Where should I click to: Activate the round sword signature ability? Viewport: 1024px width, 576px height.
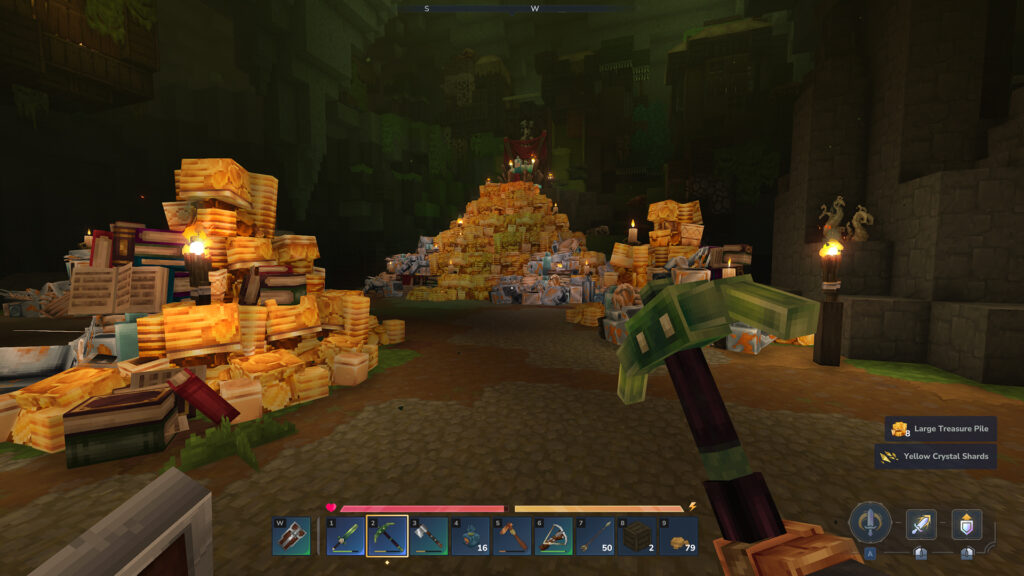point(870,522)
